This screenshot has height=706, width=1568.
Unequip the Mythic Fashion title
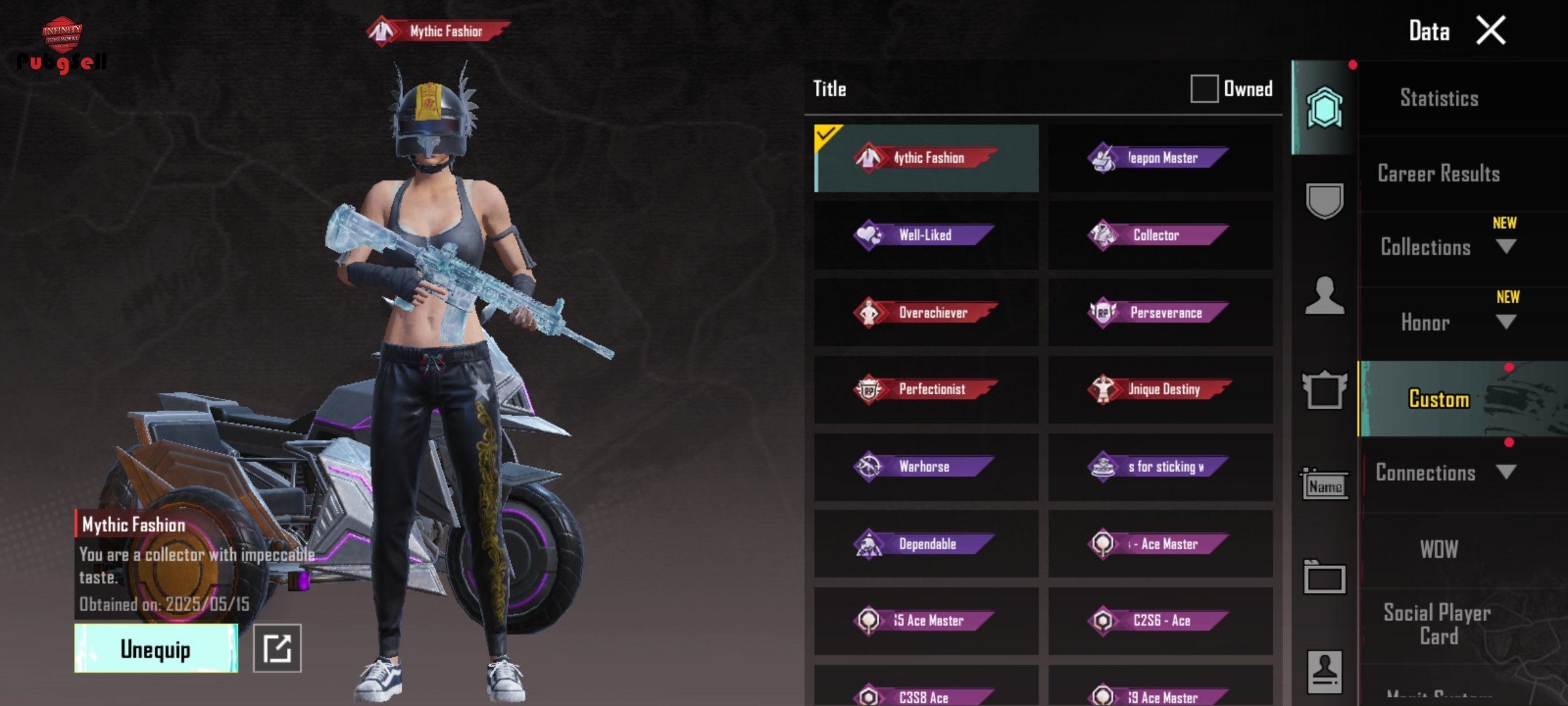point(156,648)
